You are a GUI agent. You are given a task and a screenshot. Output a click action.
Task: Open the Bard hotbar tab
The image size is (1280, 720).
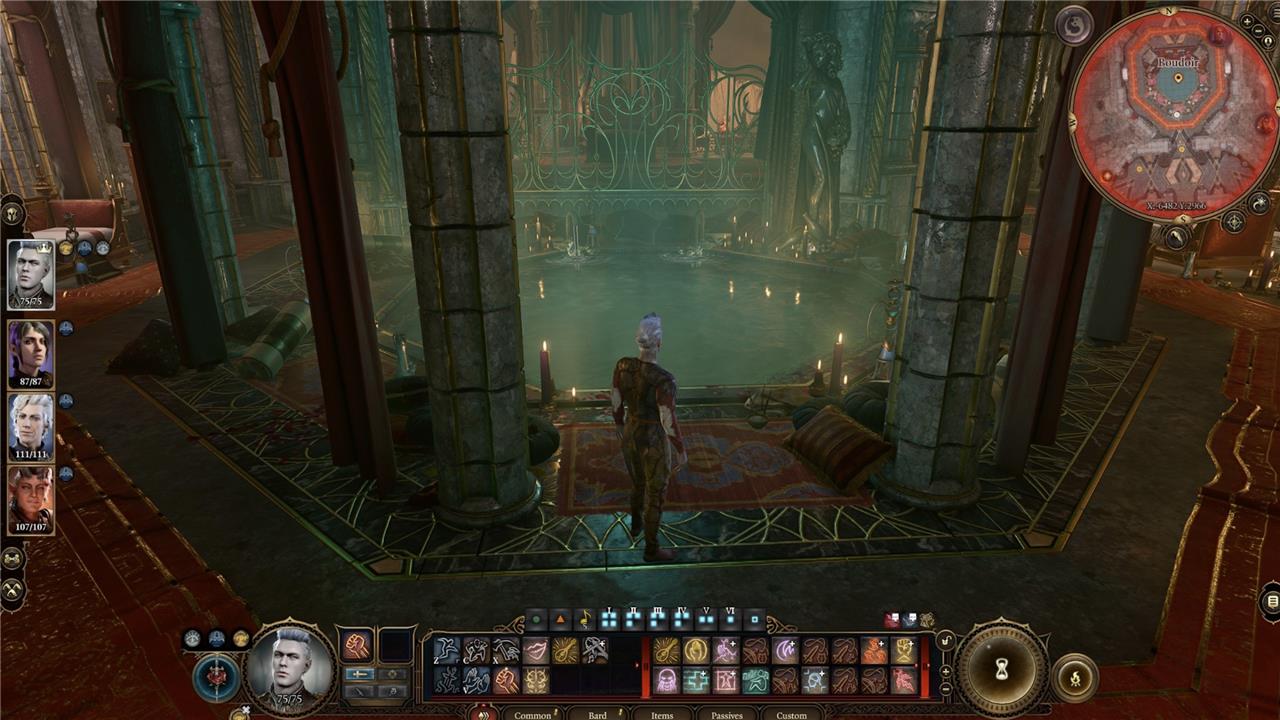(597, 714)
